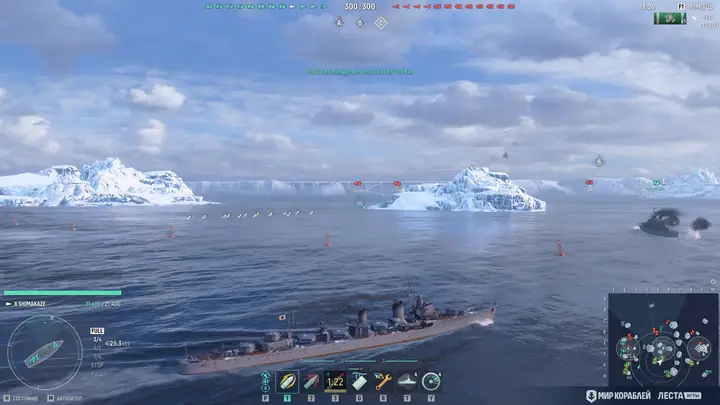Switch to the torpedo launcher weapon

tap(312, 381)
